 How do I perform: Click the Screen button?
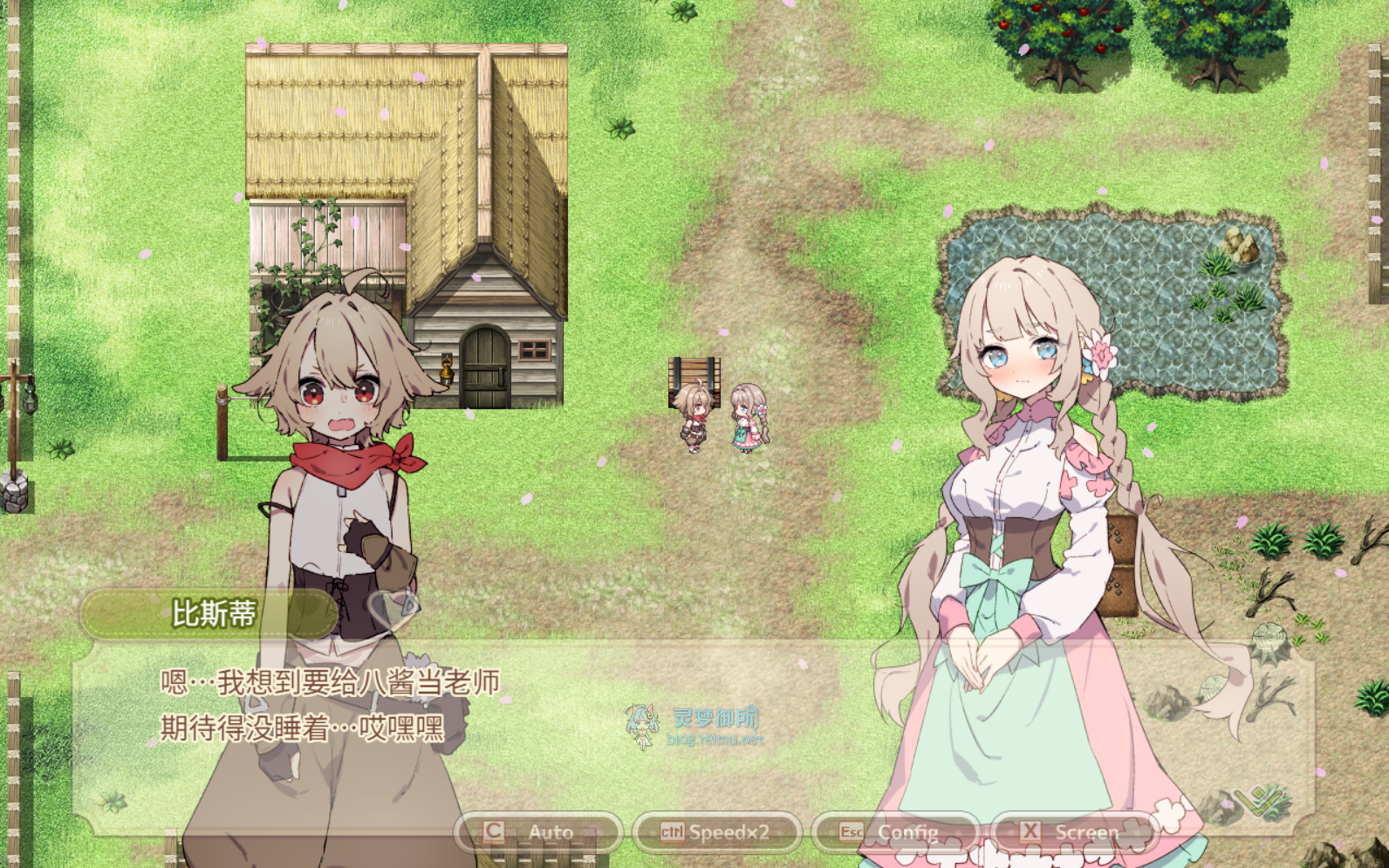[x=1073, y=832]
